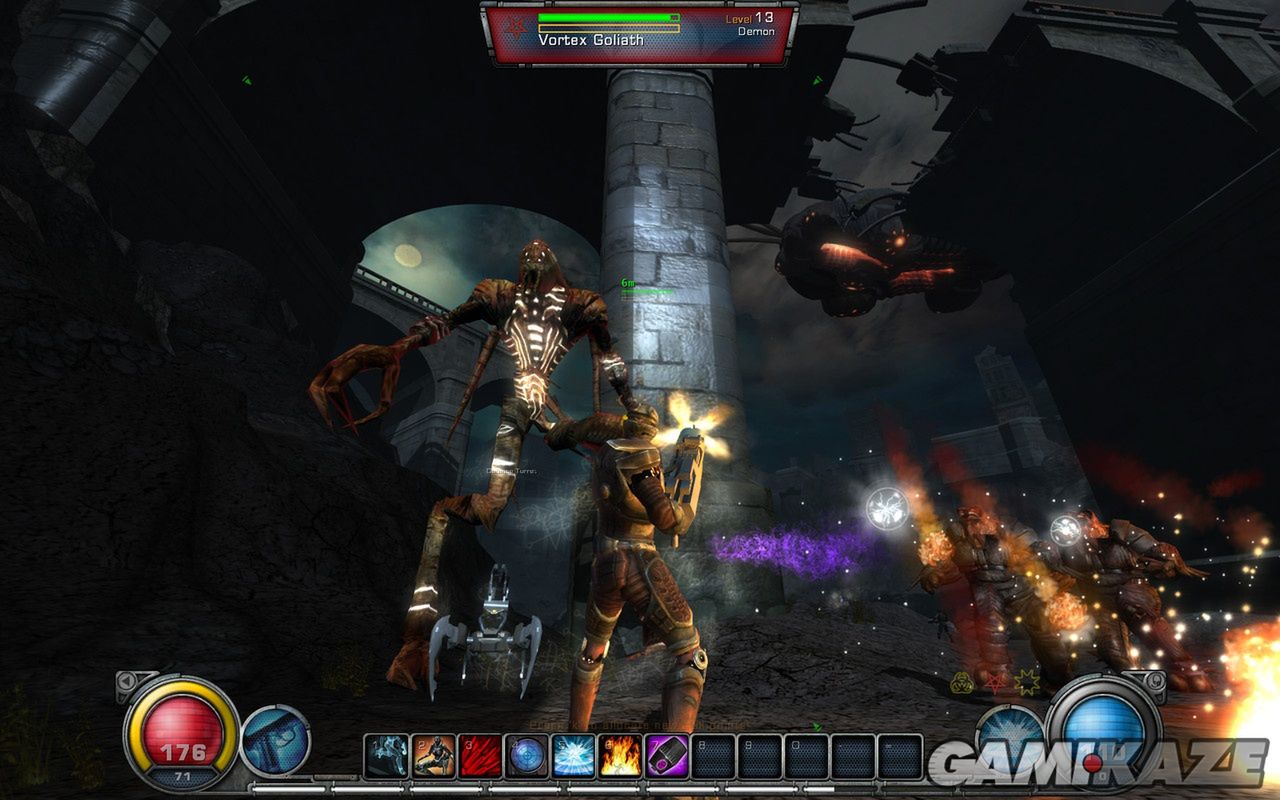This screenshot has height=800, width=1280.
Task: Use the purple device item in slot 7
Action: click(666, 756)
